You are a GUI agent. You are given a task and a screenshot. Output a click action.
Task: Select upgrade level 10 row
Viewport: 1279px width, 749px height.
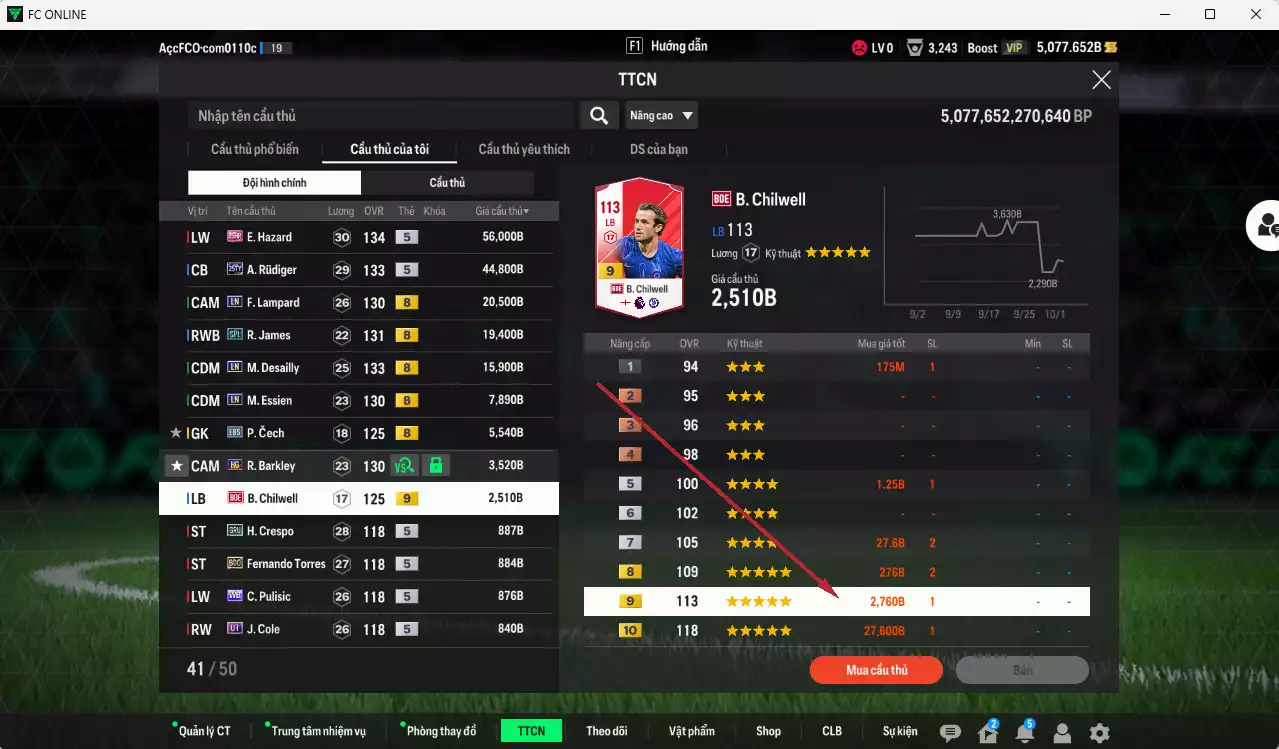click(836, 631)
